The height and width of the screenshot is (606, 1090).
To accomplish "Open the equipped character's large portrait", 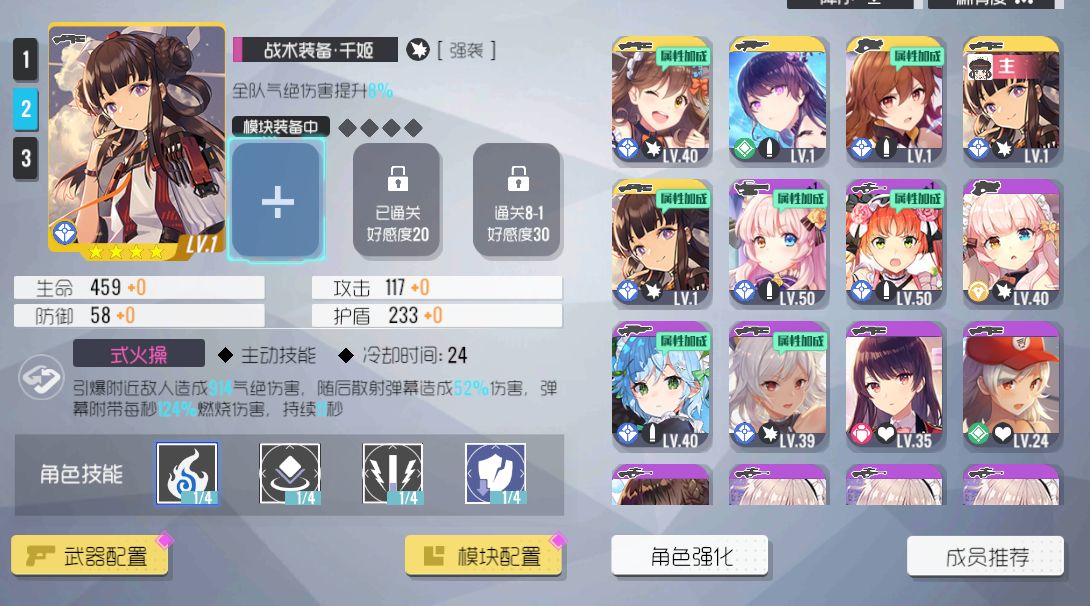I will pos(122,140).
